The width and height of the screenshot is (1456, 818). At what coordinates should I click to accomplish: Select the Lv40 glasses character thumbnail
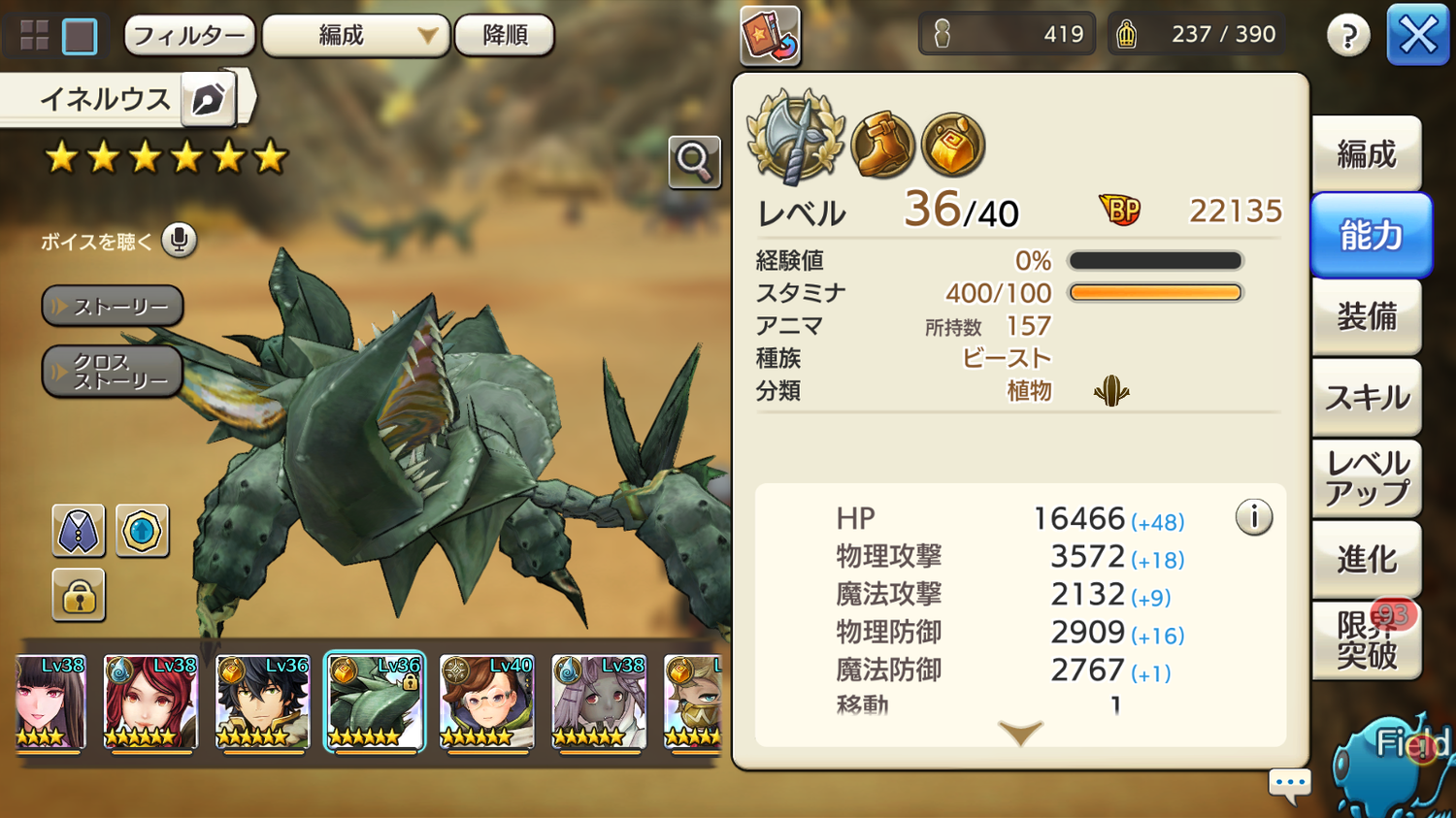486,702
